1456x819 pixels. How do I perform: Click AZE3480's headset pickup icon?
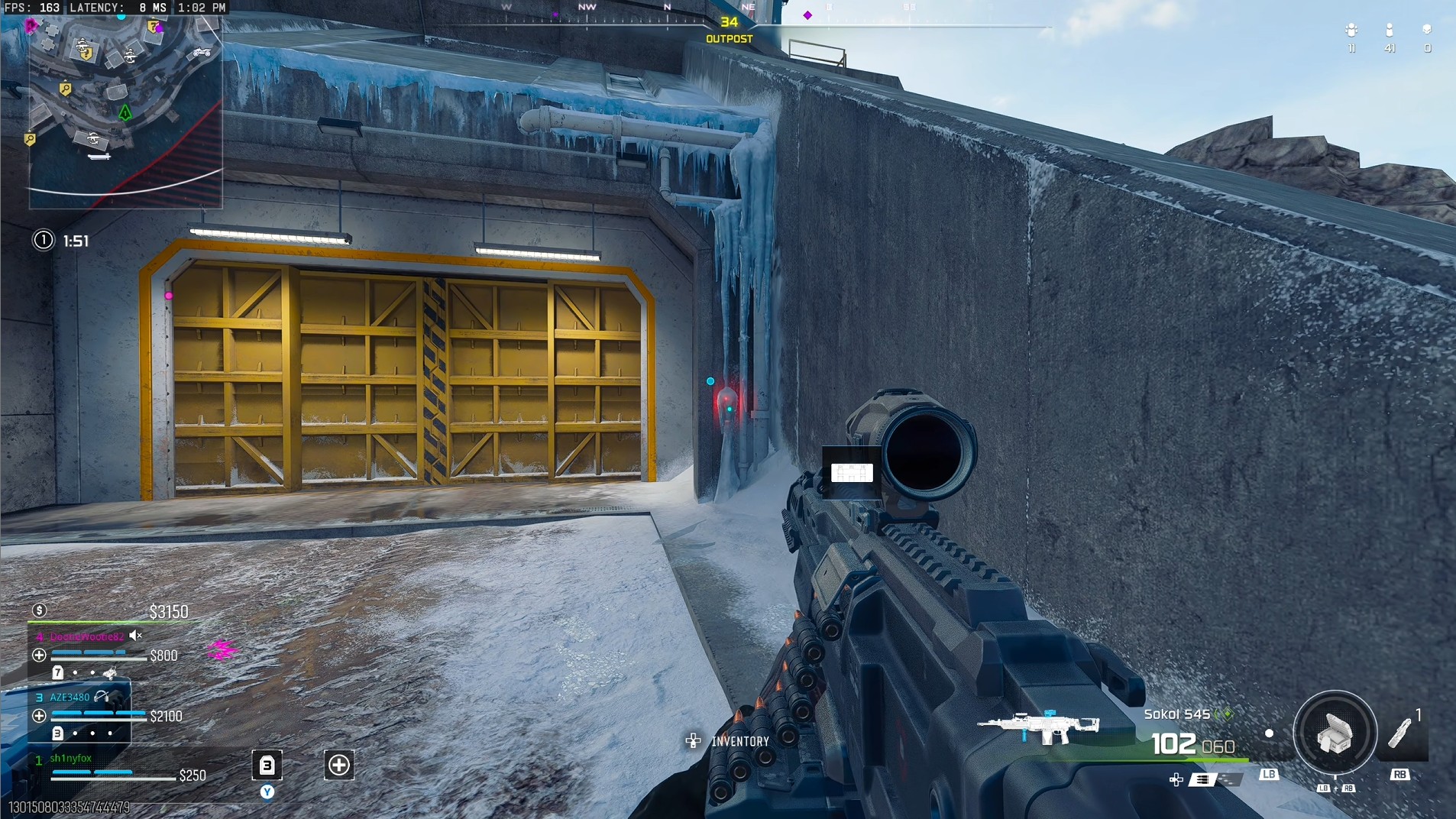(102, 697)
